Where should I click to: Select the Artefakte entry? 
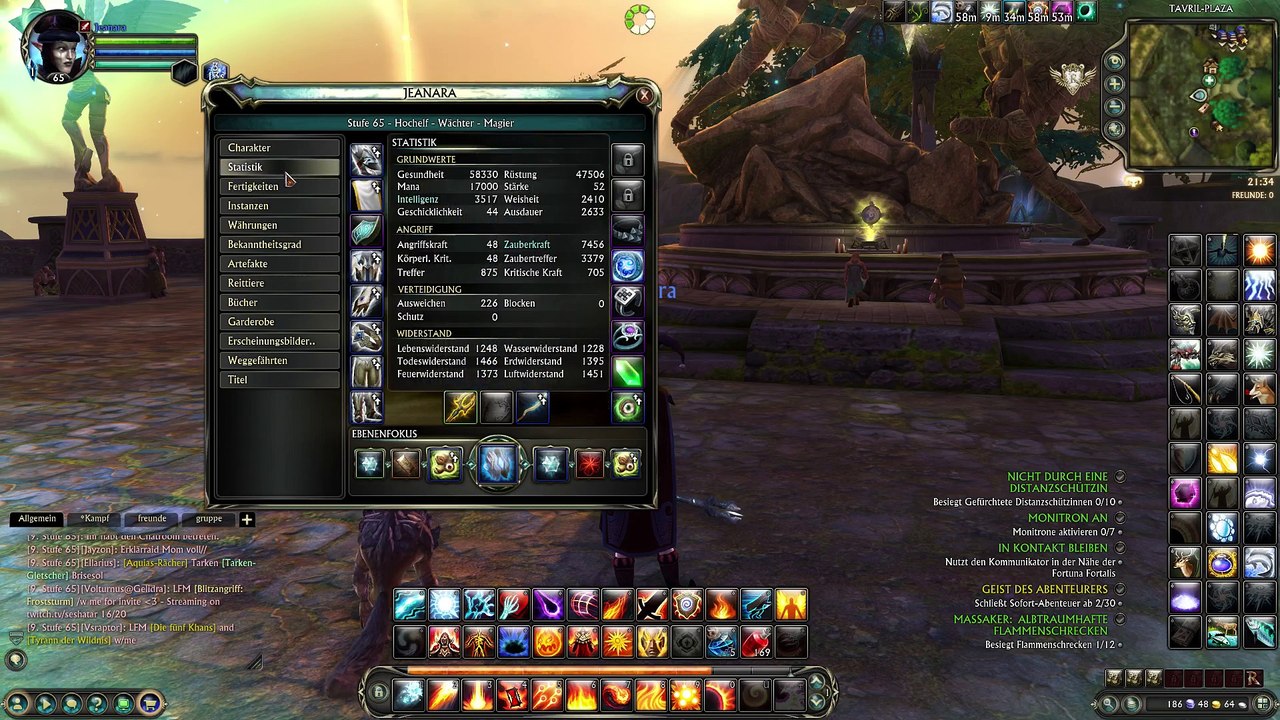pyautogui.click(x=279, y=264)
